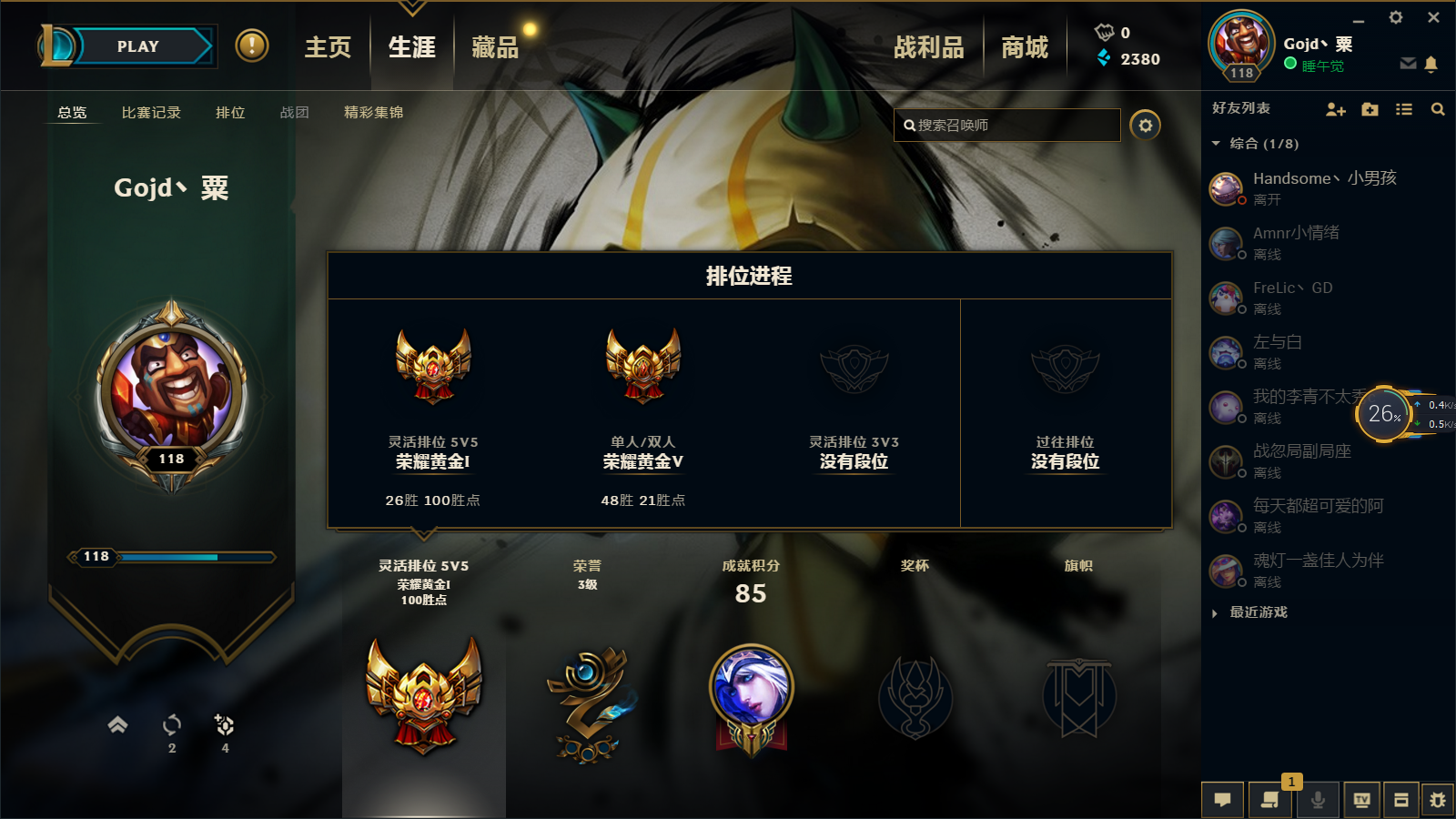
Task: Open the friends list sorting icon
Action: coord(1404,109)
